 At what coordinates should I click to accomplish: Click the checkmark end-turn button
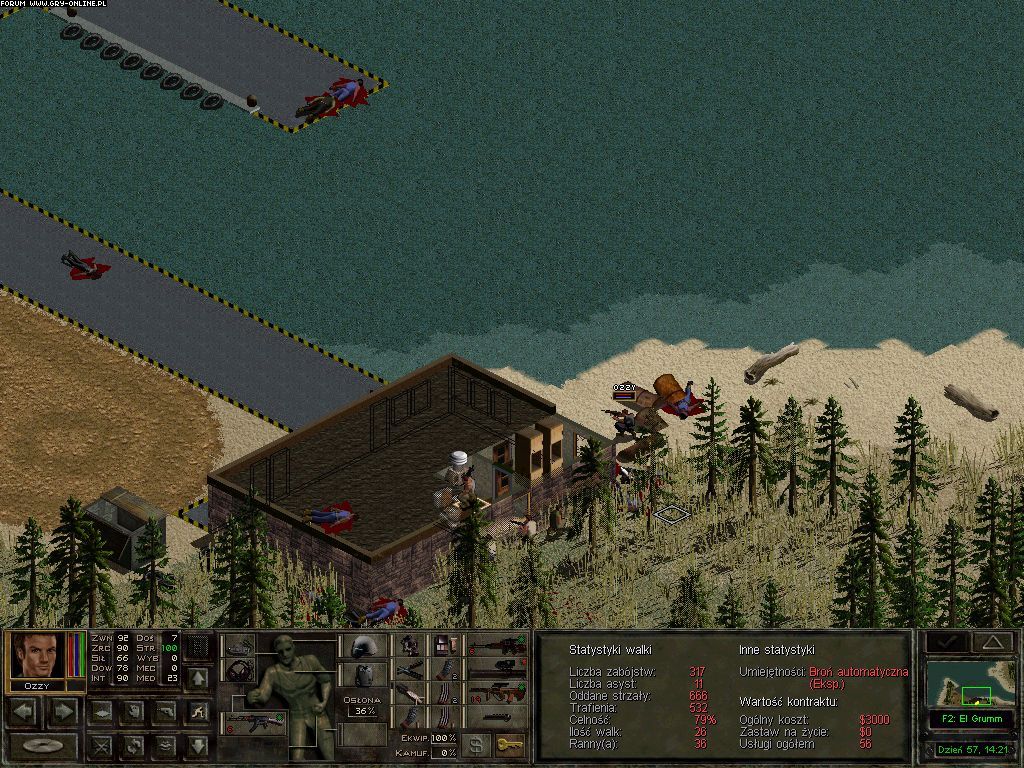pos(944,641)
